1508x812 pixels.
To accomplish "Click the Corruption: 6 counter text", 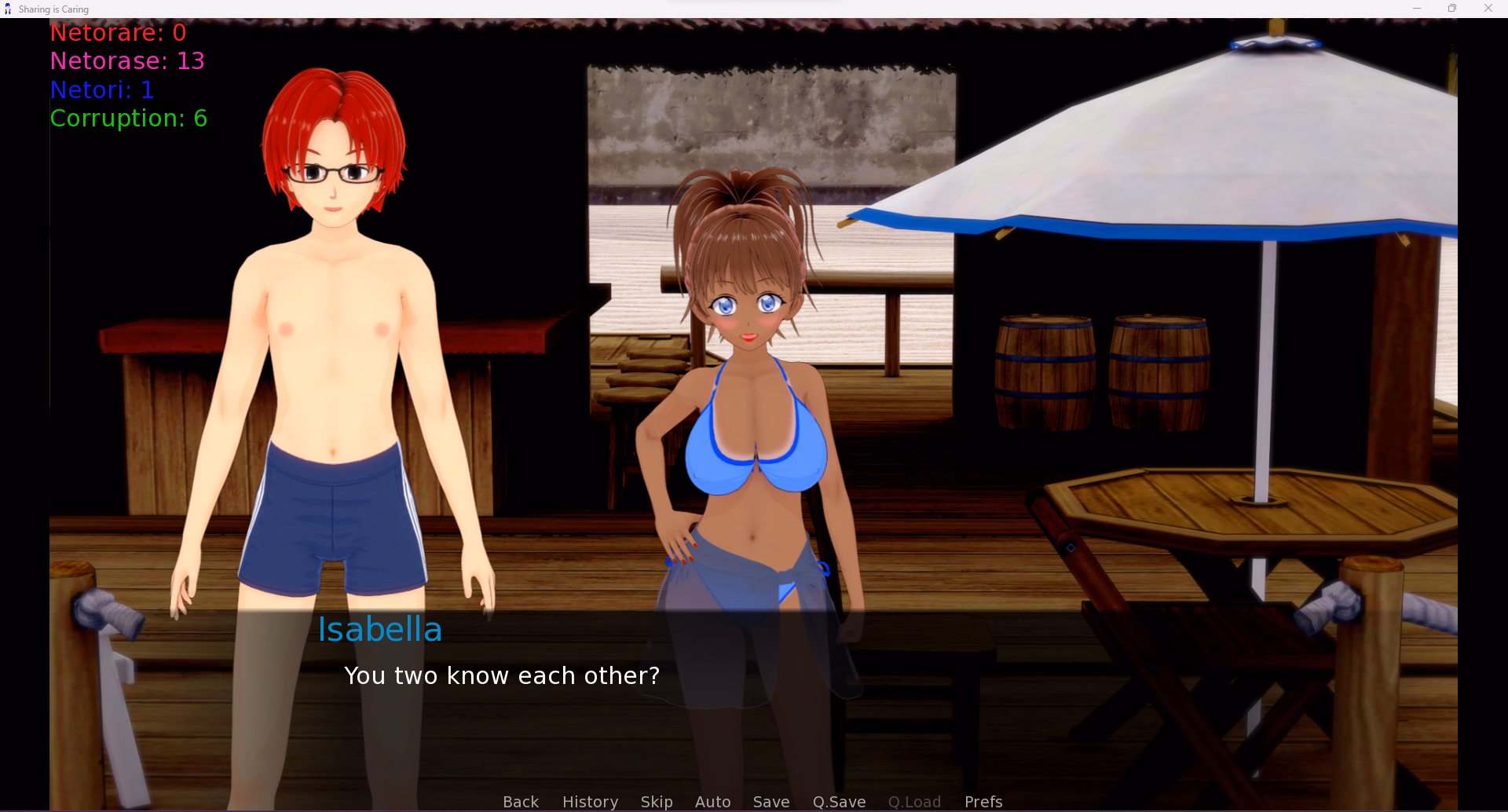I will coord(128,118).
